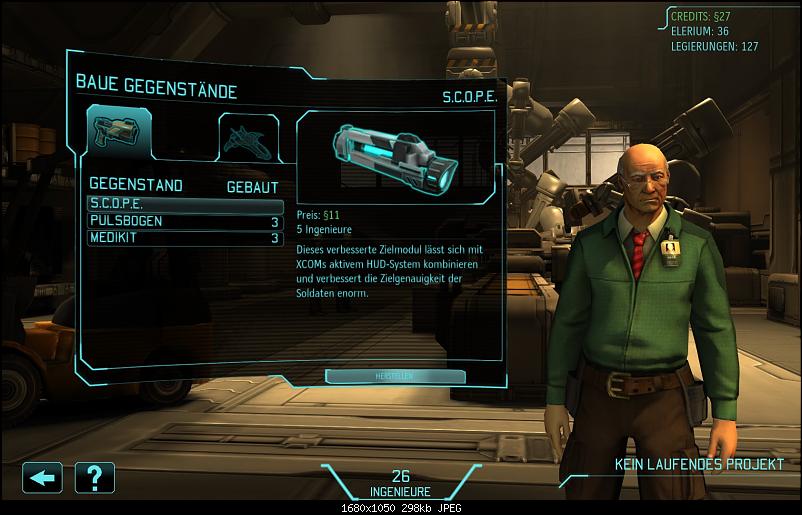Go back with the arrow button
802x515 pixels.
(42, 476)
